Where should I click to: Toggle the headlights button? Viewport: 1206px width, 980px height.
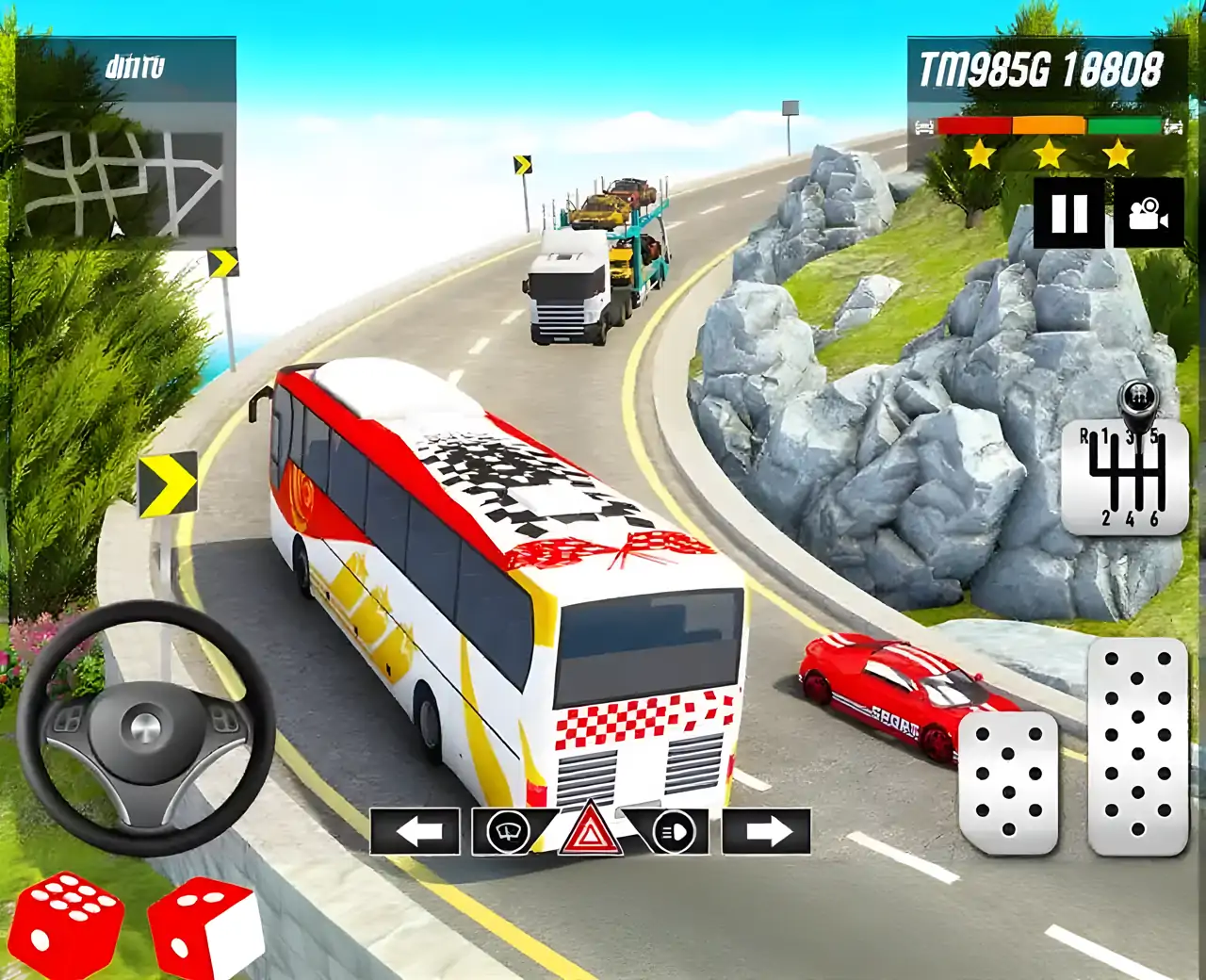click(673, 831)
